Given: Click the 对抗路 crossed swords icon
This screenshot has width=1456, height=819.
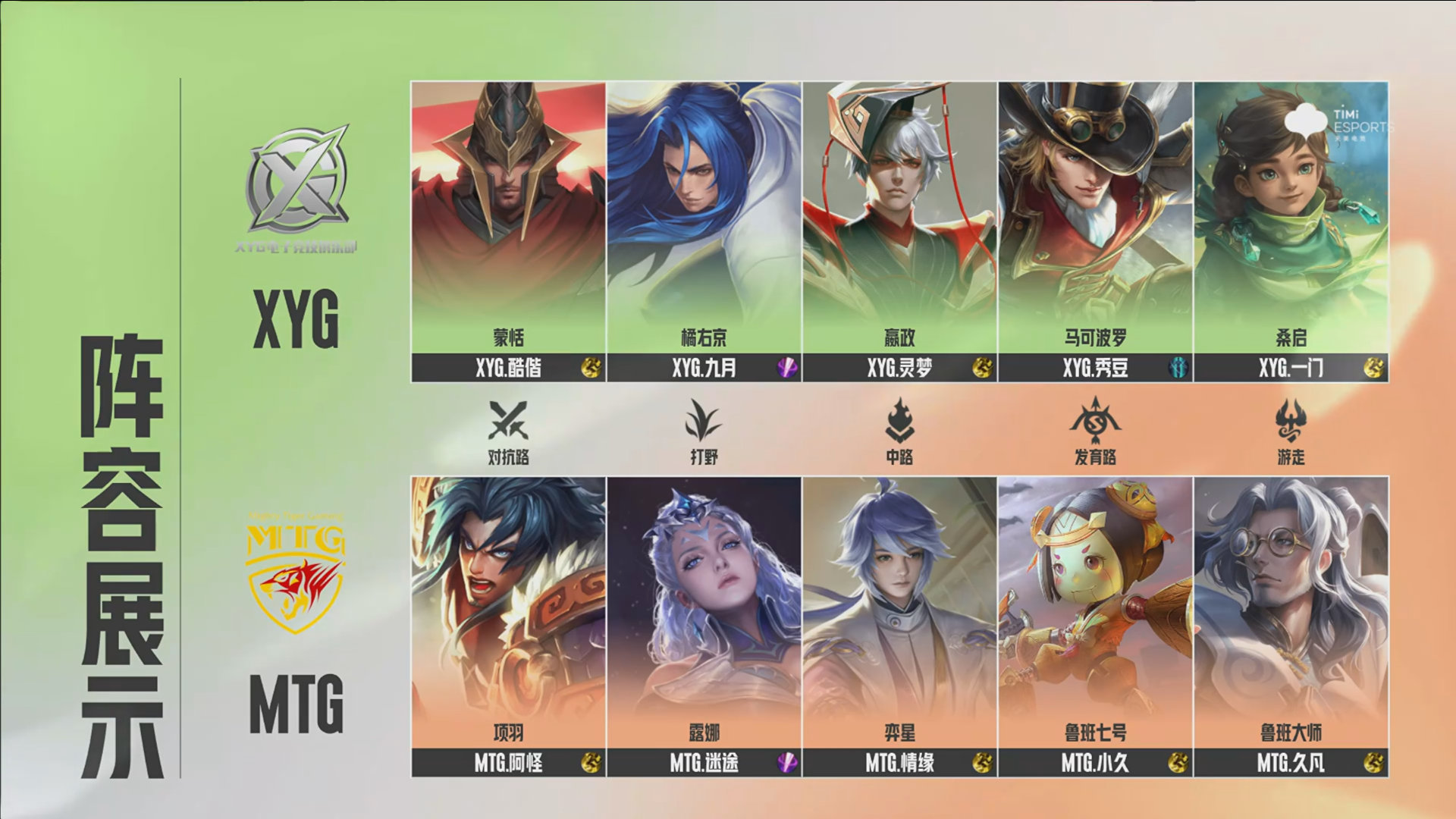Looking at the screenshot, I should (x=508, y=420).
